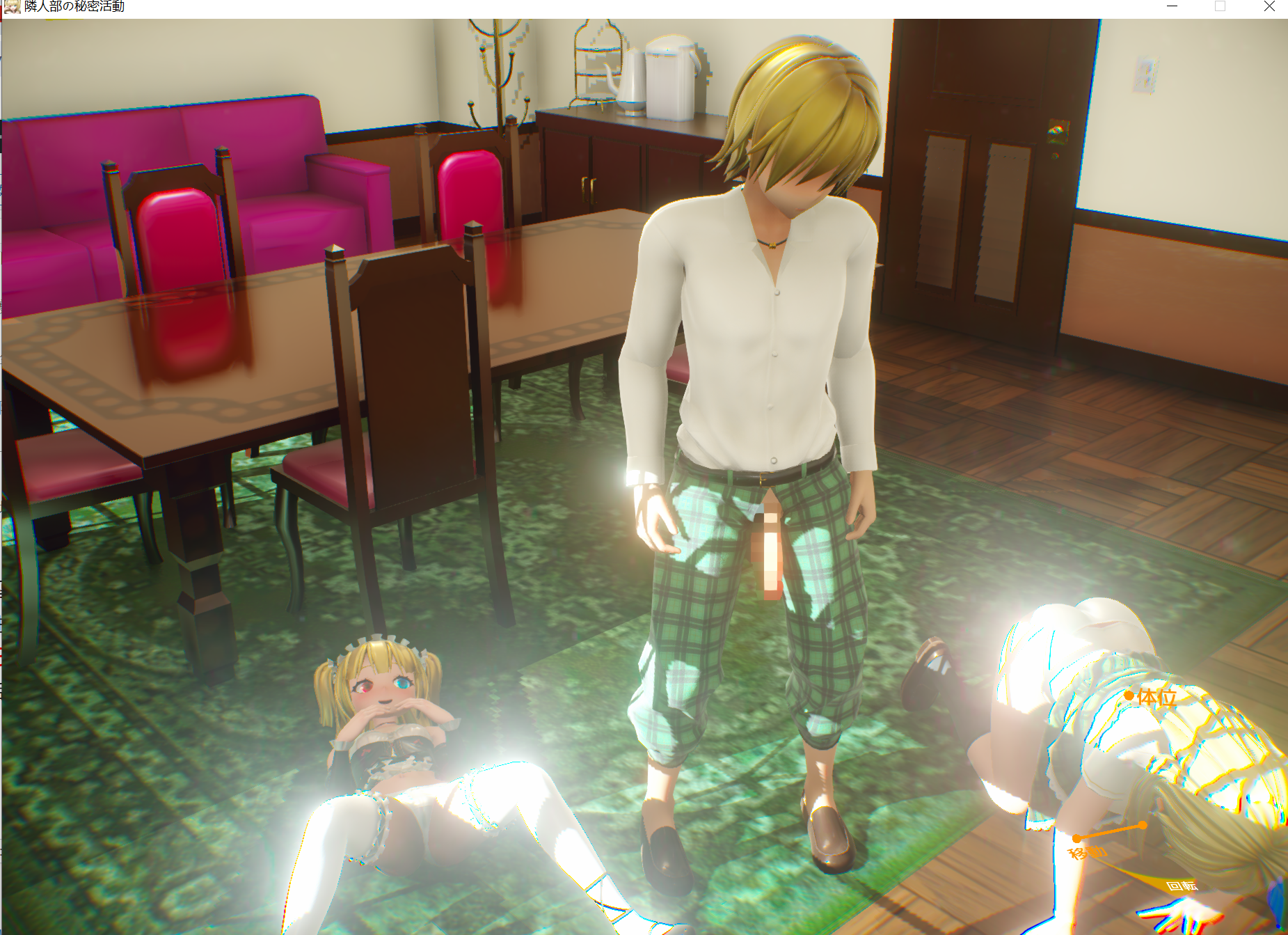Click the 体位 text label
Viewport: 1288px width, 935px height.
[1156, 698]
